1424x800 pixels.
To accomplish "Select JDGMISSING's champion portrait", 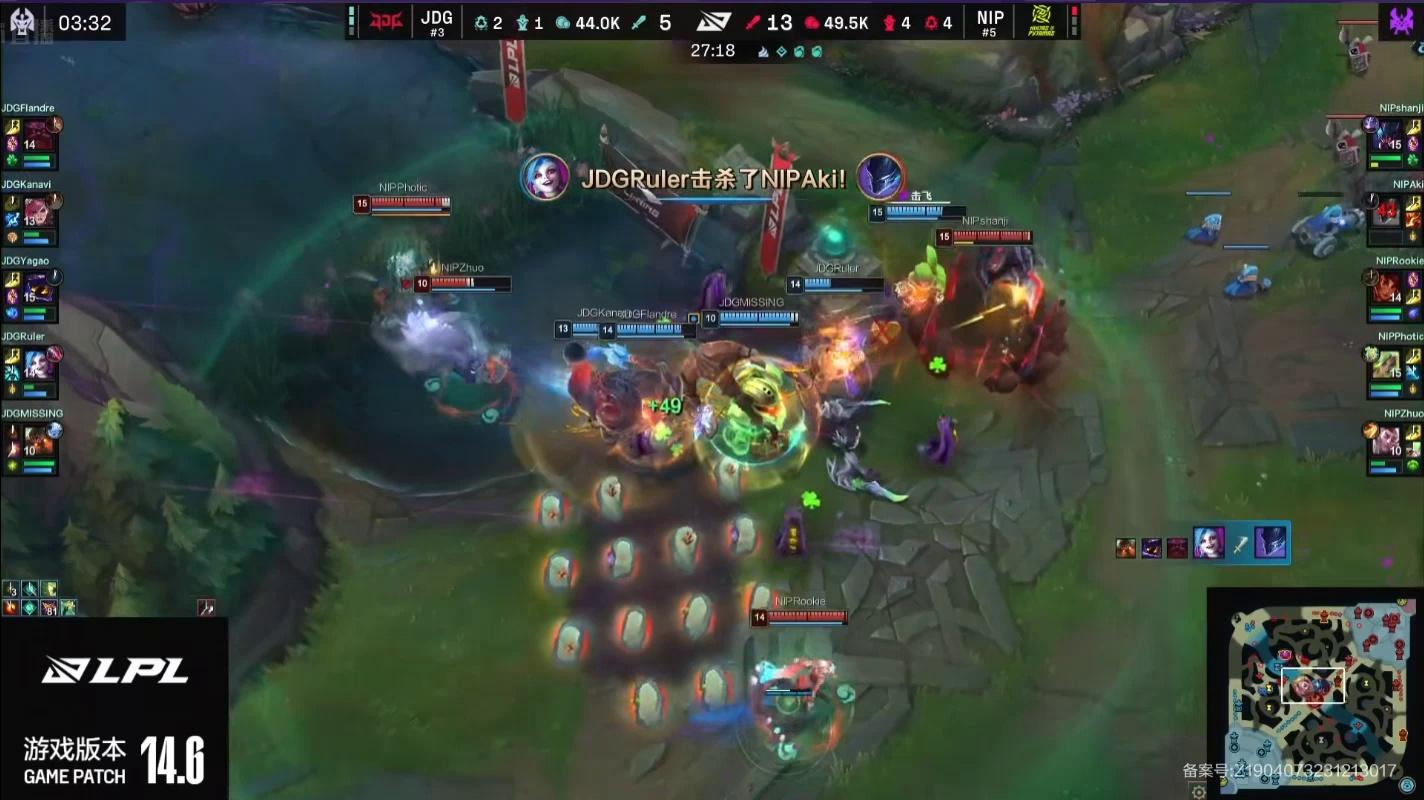I will [40, 439].
